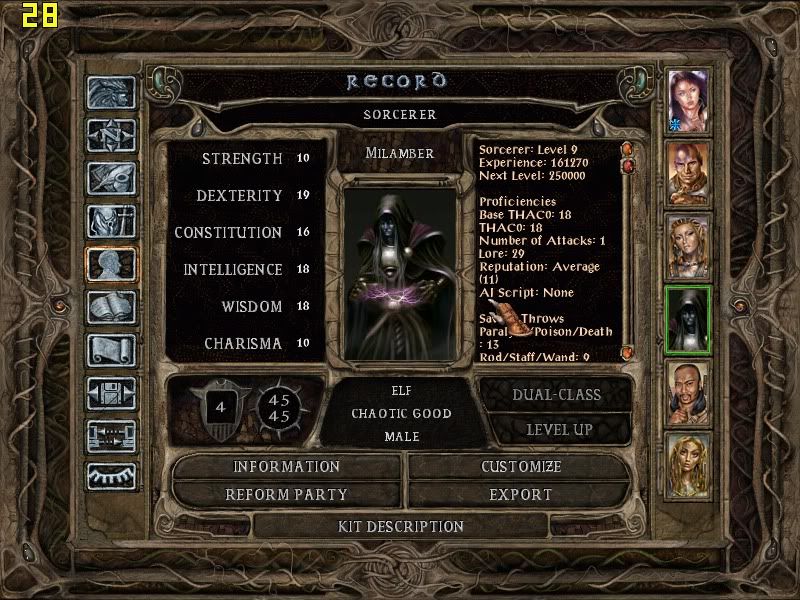The image size is (800, 600).
Task: Export the character
Action: coord(521,494)
